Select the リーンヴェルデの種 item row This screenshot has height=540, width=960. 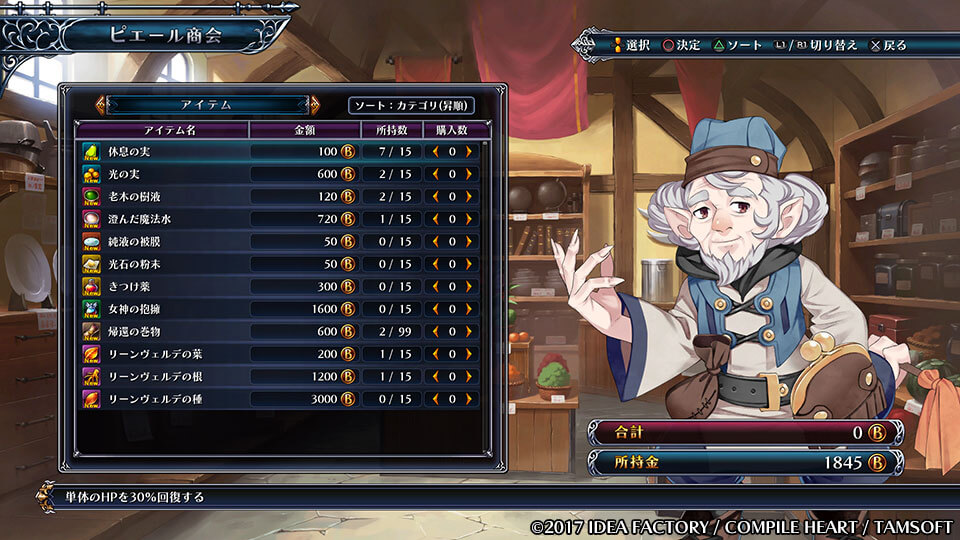point(160,399)
